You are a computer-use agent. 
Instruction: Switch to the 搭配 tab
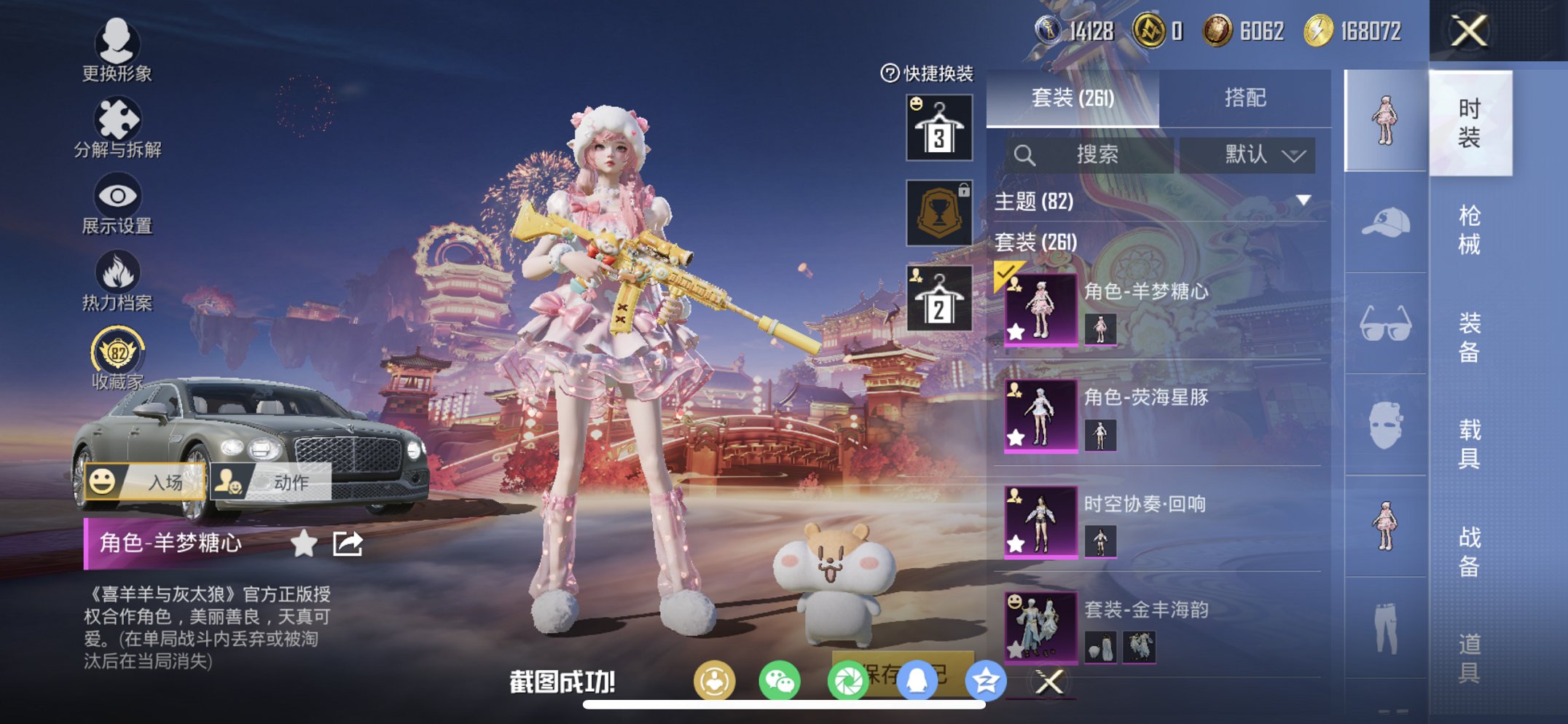click(1247, 98)
